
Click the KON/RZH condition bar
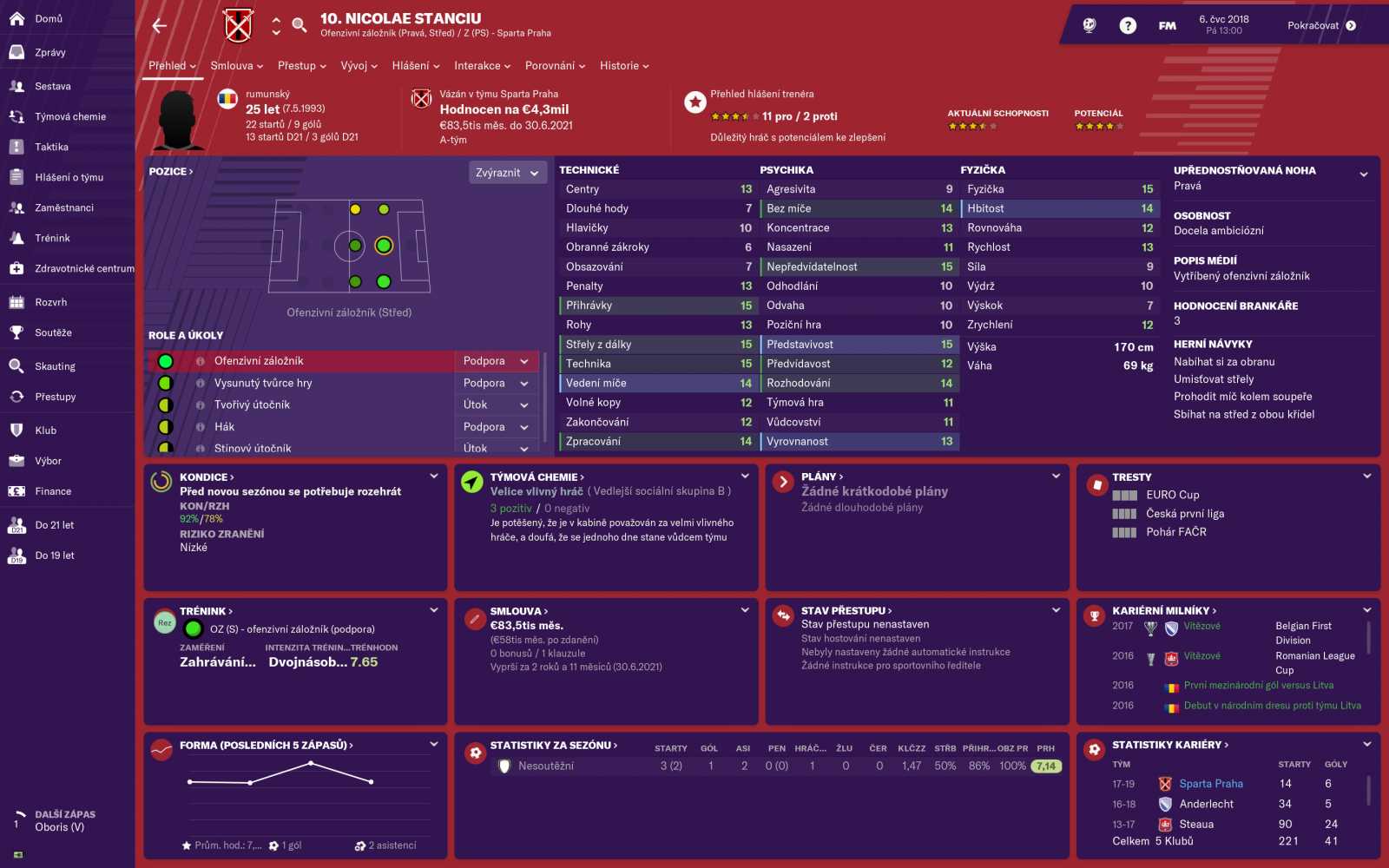coord(200,520)
